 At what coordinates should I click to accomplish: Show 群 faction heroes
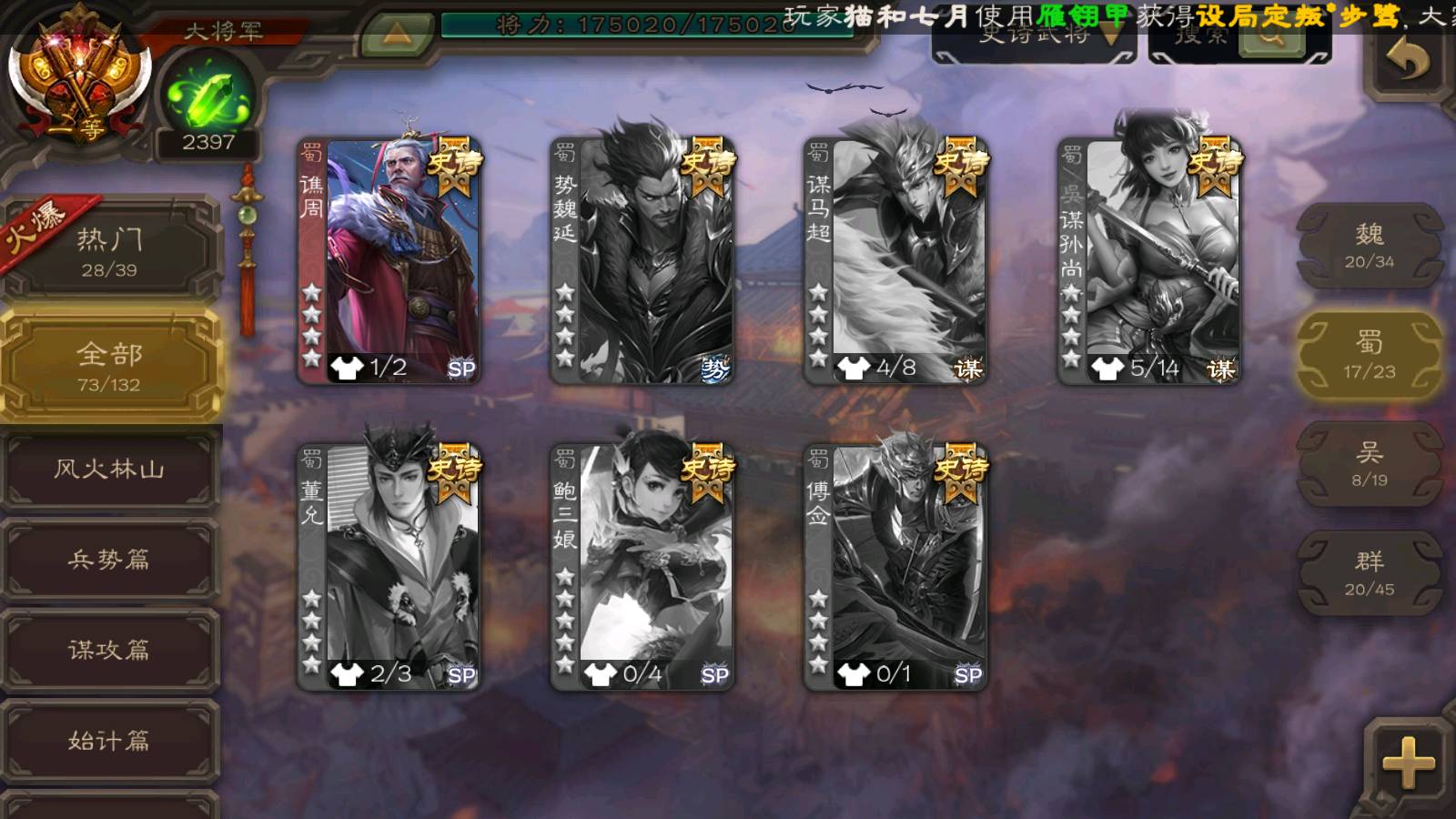point(1369,573)
